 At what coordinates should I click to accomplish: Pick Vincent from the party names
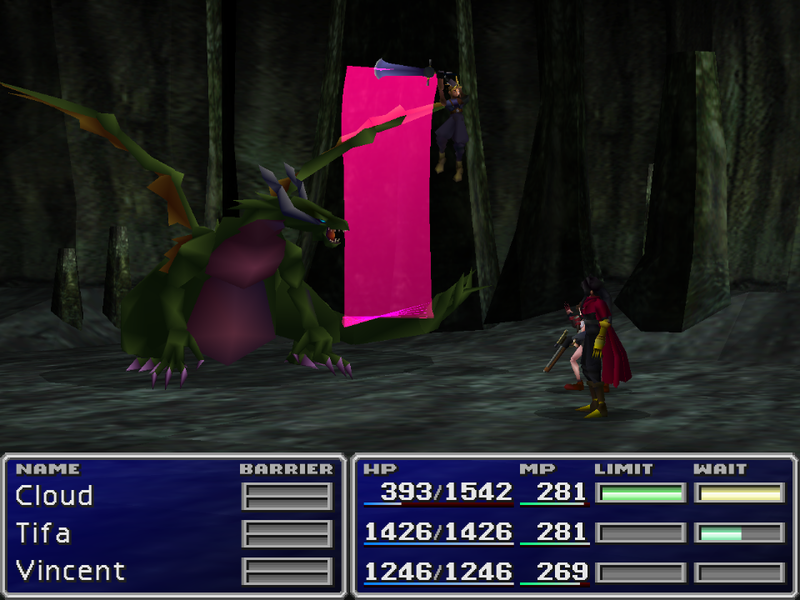coord(70,572)
